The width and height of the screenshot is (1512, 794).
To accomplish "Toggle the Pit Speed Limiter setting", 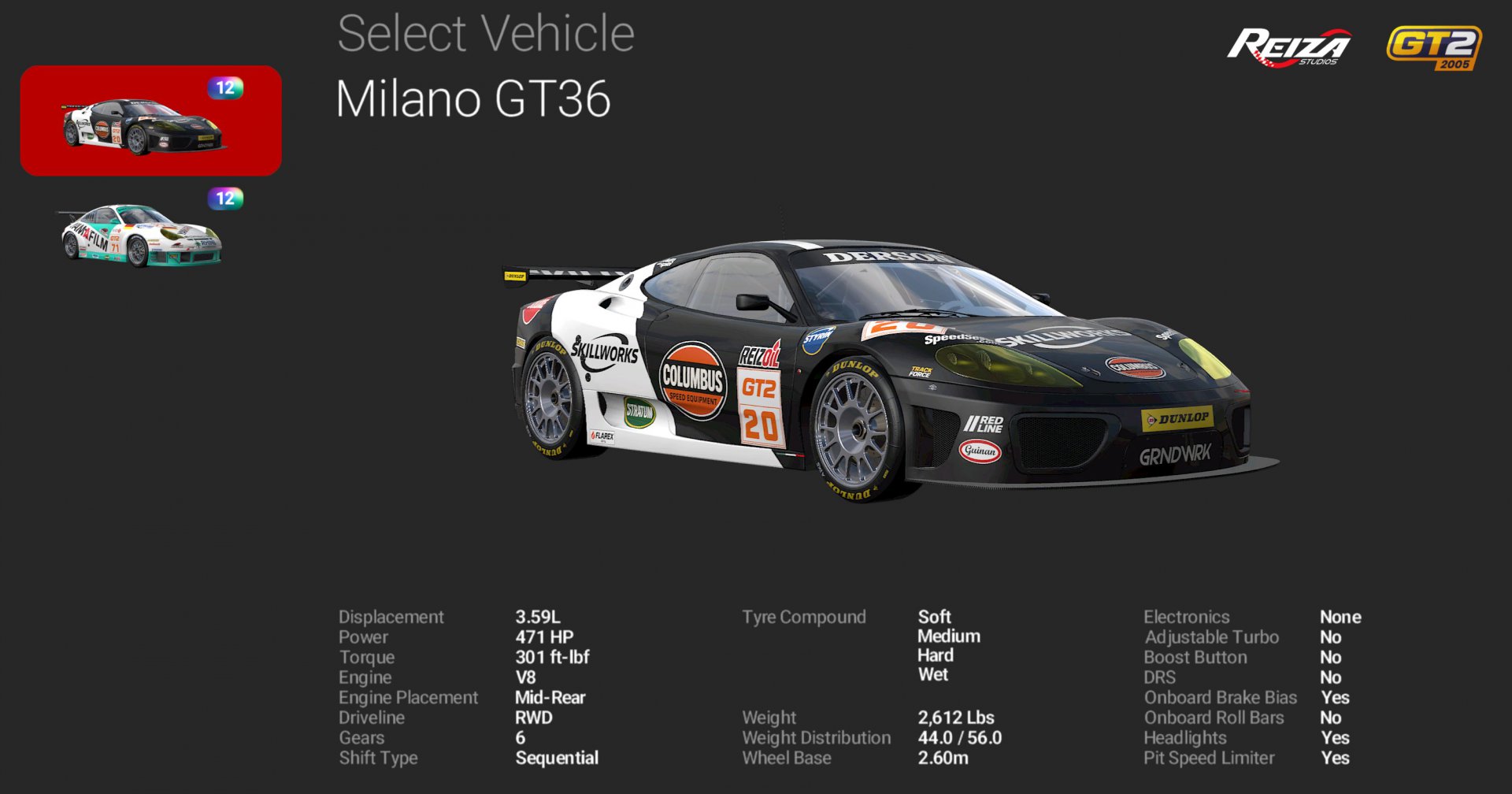I will click(1336, 758).
